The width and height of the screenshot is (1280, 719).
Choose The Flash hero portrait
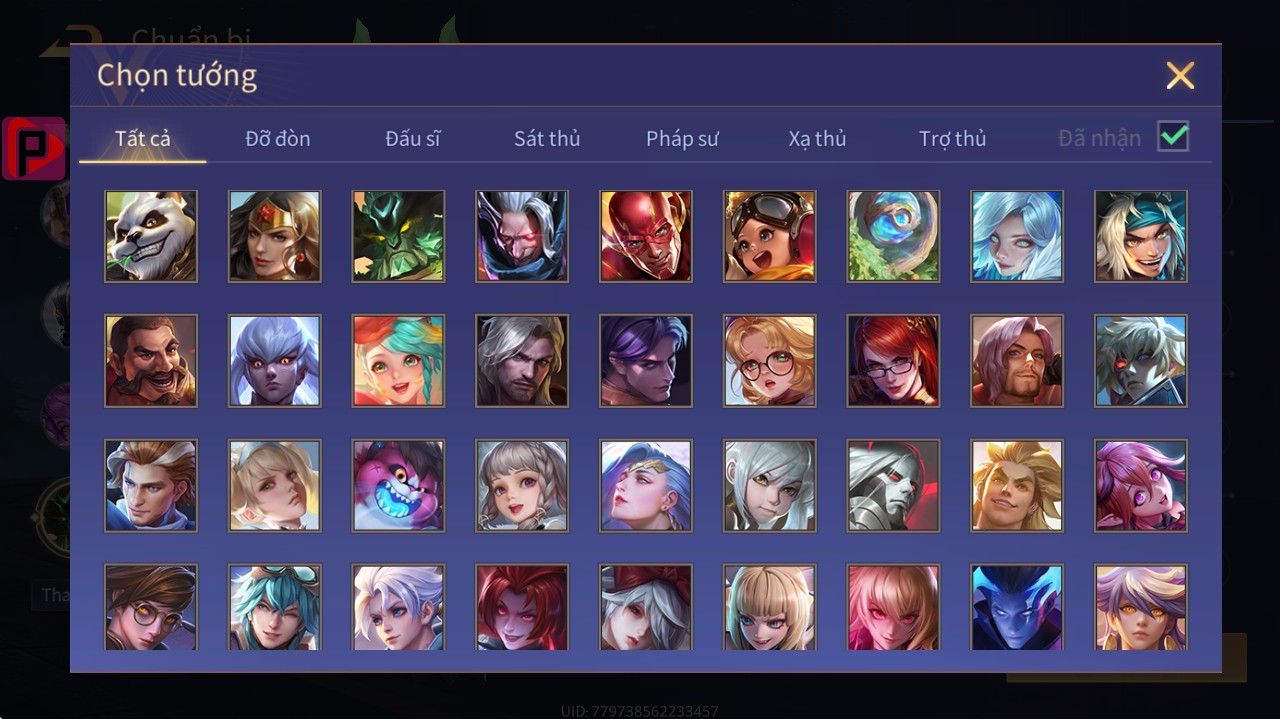(x=646, y=236)
